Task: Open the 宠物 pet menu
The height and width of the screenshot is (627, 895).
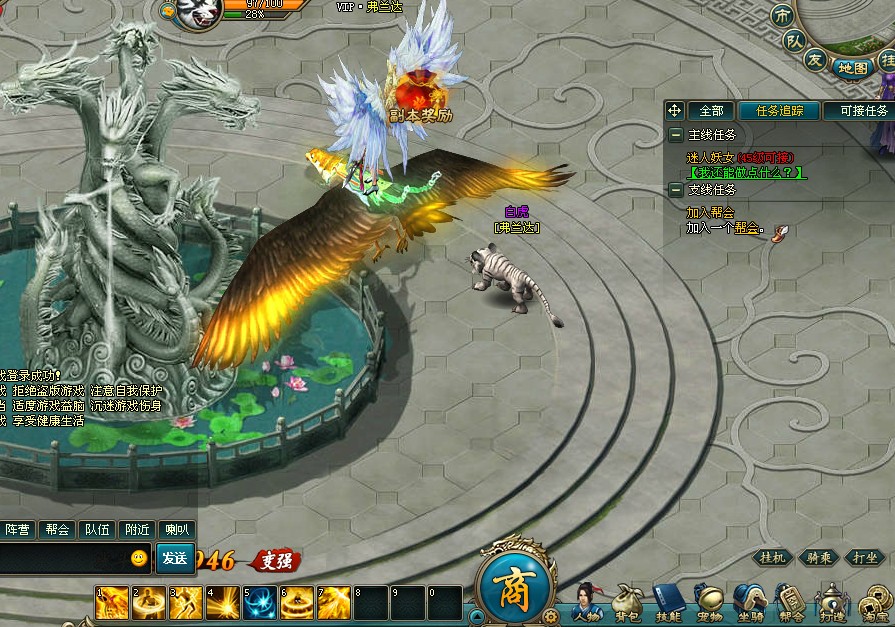Action: click(x=709, y=605)
